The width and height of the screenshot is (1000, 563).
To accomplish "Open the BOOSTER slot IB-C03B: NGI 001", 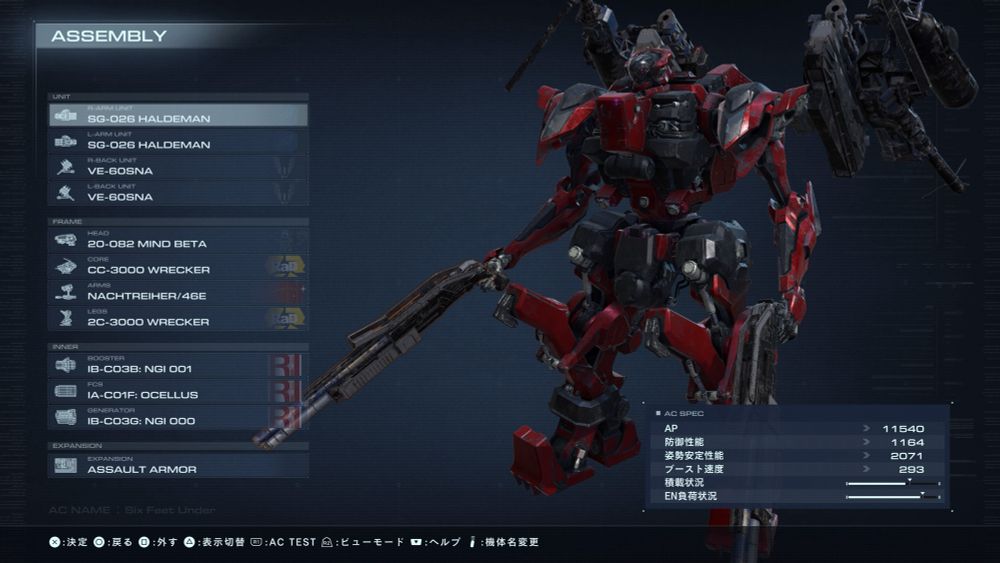I will pyautogui.click(x=178, y=365).
